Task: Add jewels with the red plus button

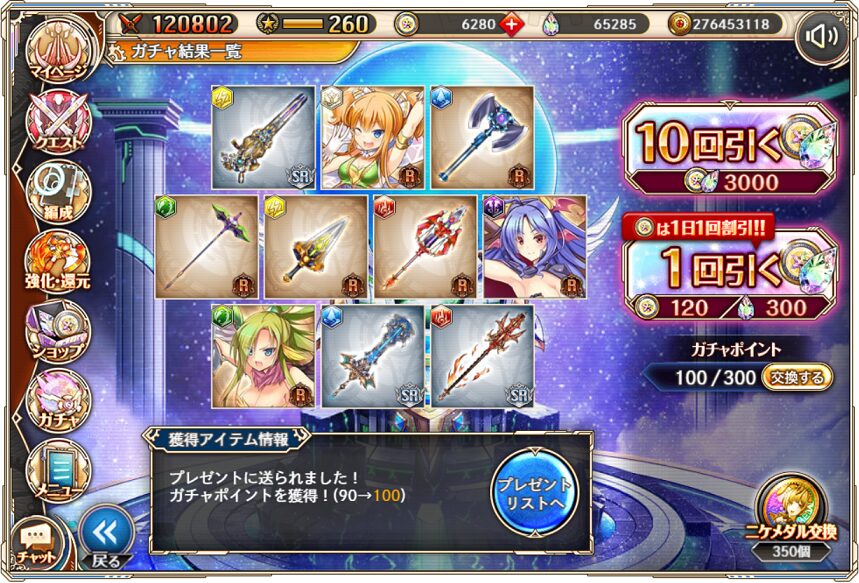Action: (x=513, y=24)
